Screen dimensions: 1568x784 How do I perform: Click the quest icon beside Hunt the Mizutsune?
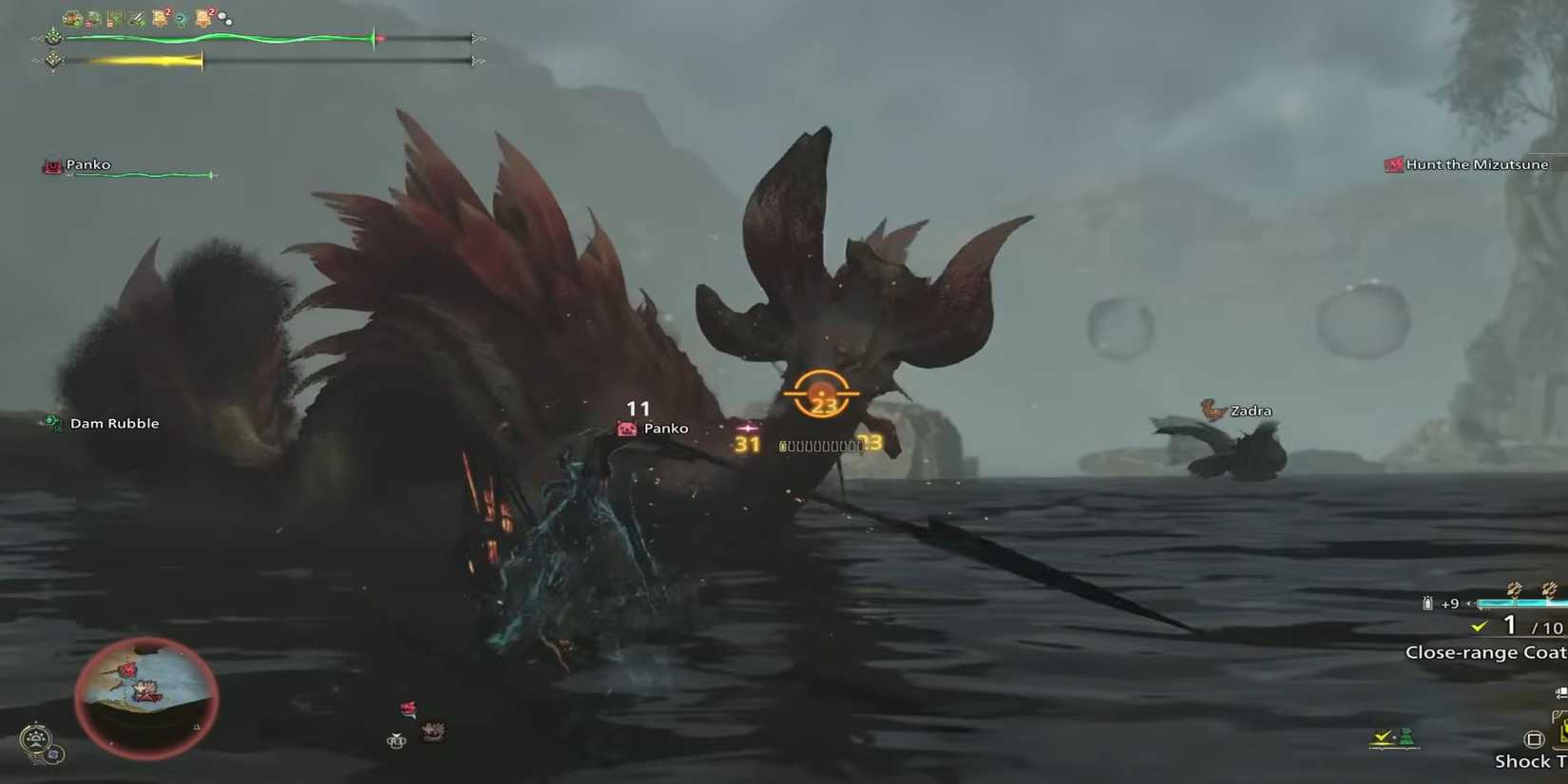tap(1393, 163)
